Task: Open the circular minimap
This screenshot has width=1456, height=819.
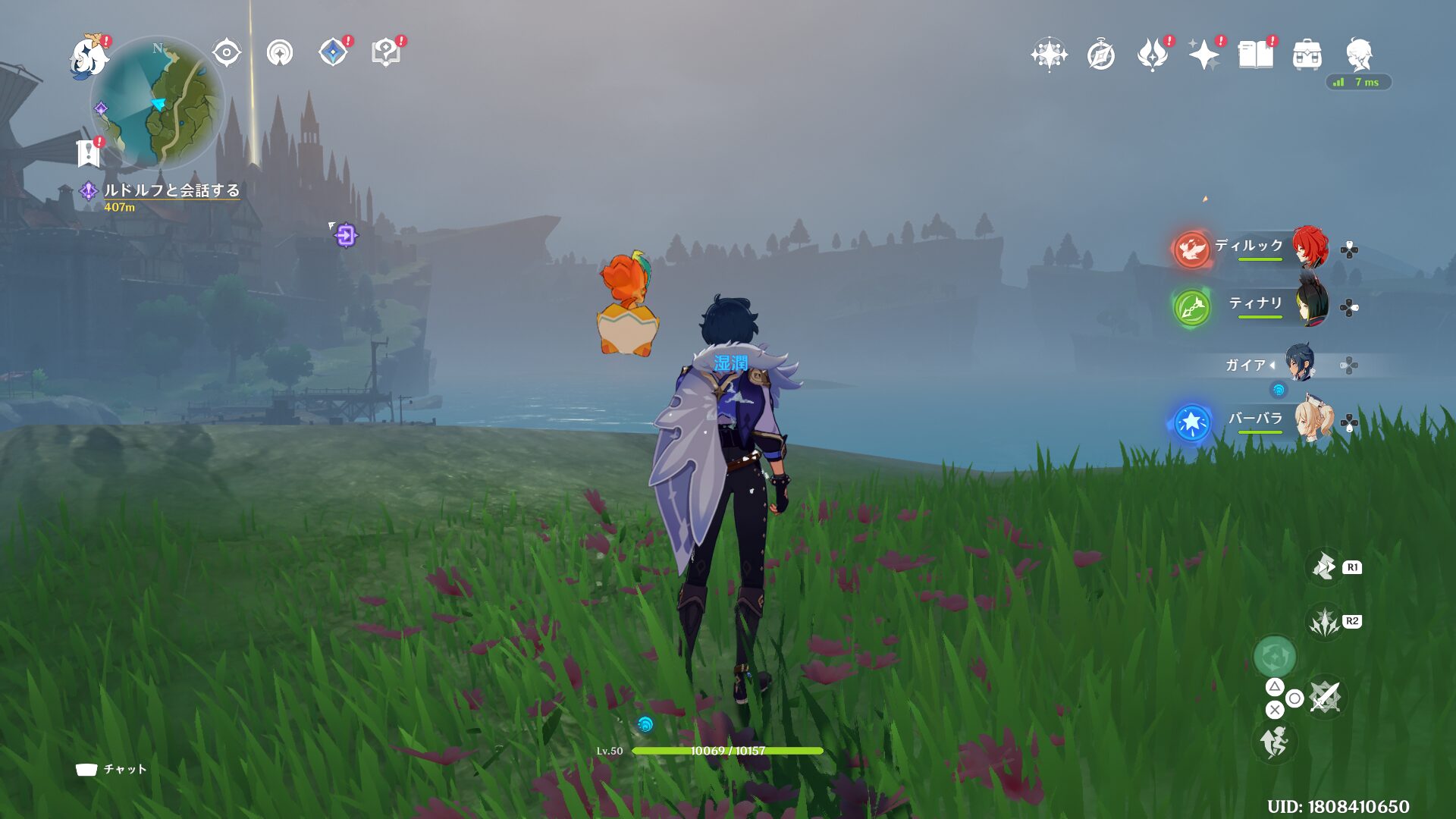Action: click(x=158, y=102)
